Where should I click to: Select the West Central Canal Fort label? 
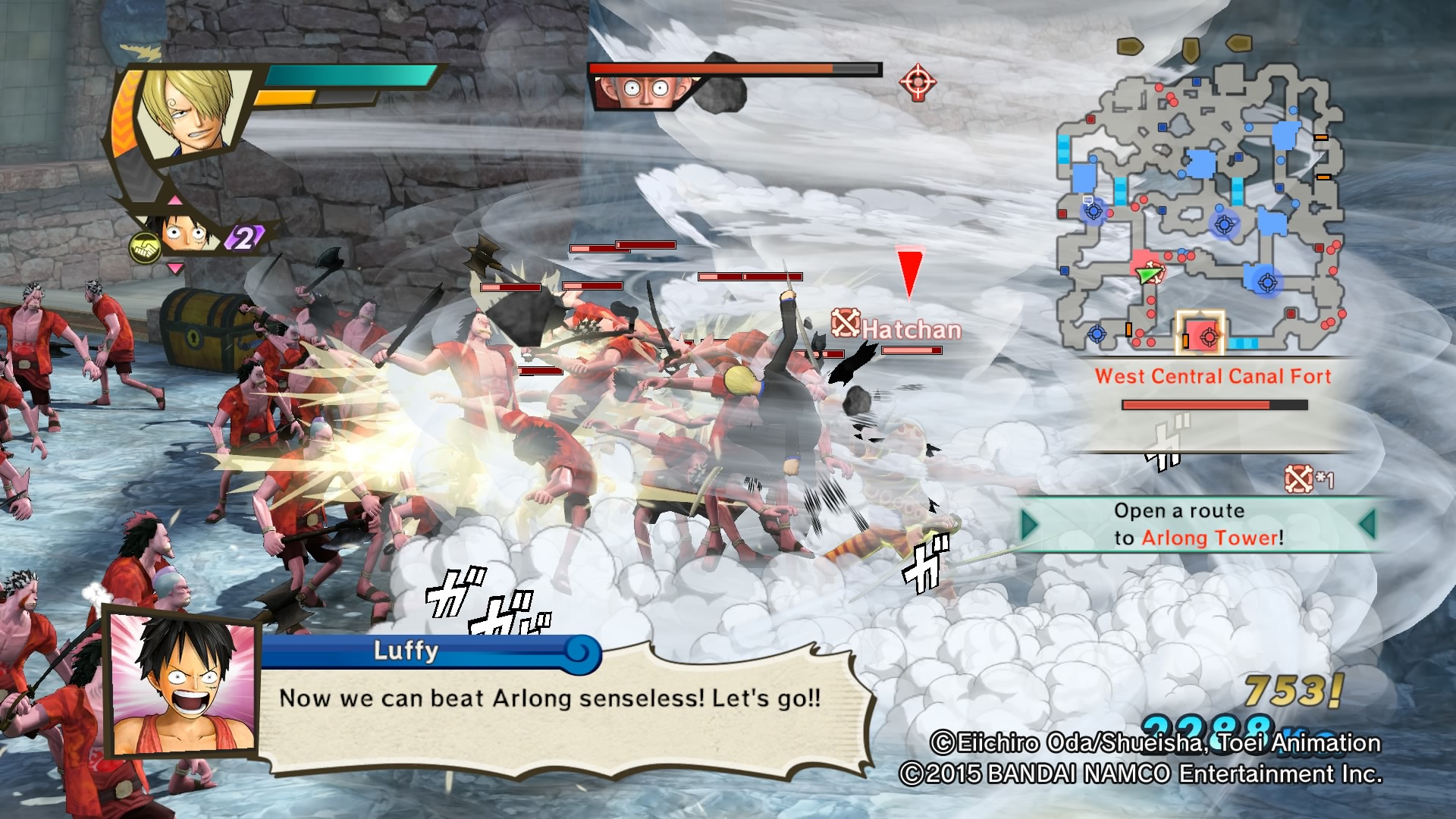click(x=1213, y=376)
